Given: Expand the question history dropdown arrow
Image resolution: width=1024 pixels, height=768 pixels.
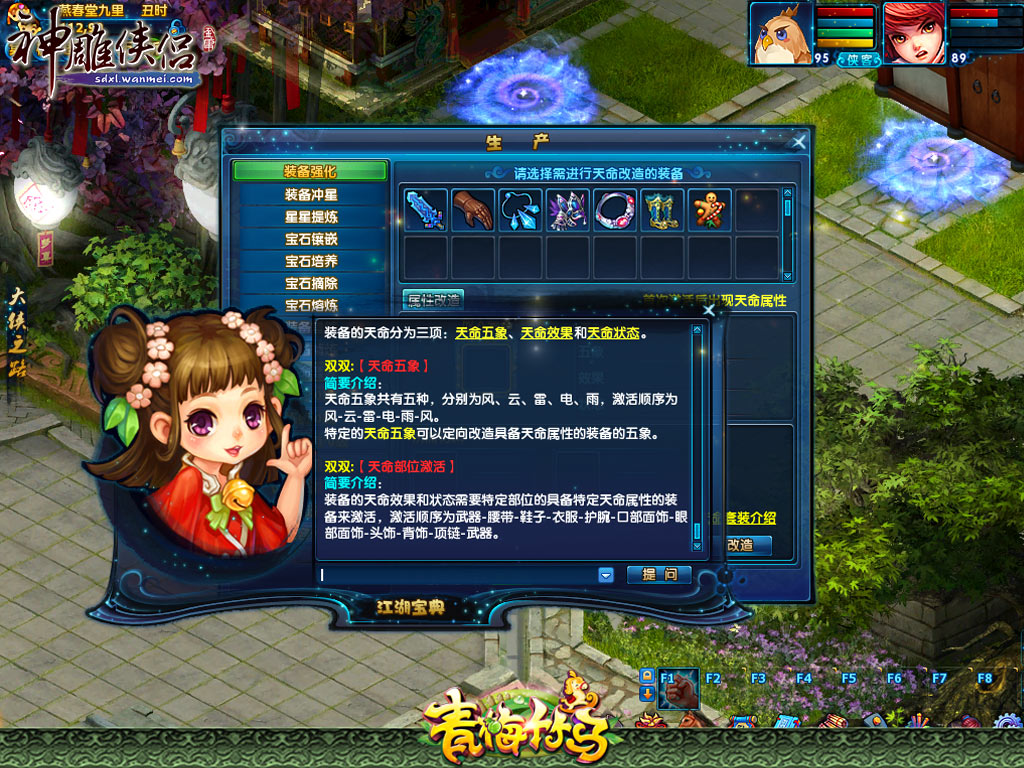Looking at the screenshot, I should [605, 575].
